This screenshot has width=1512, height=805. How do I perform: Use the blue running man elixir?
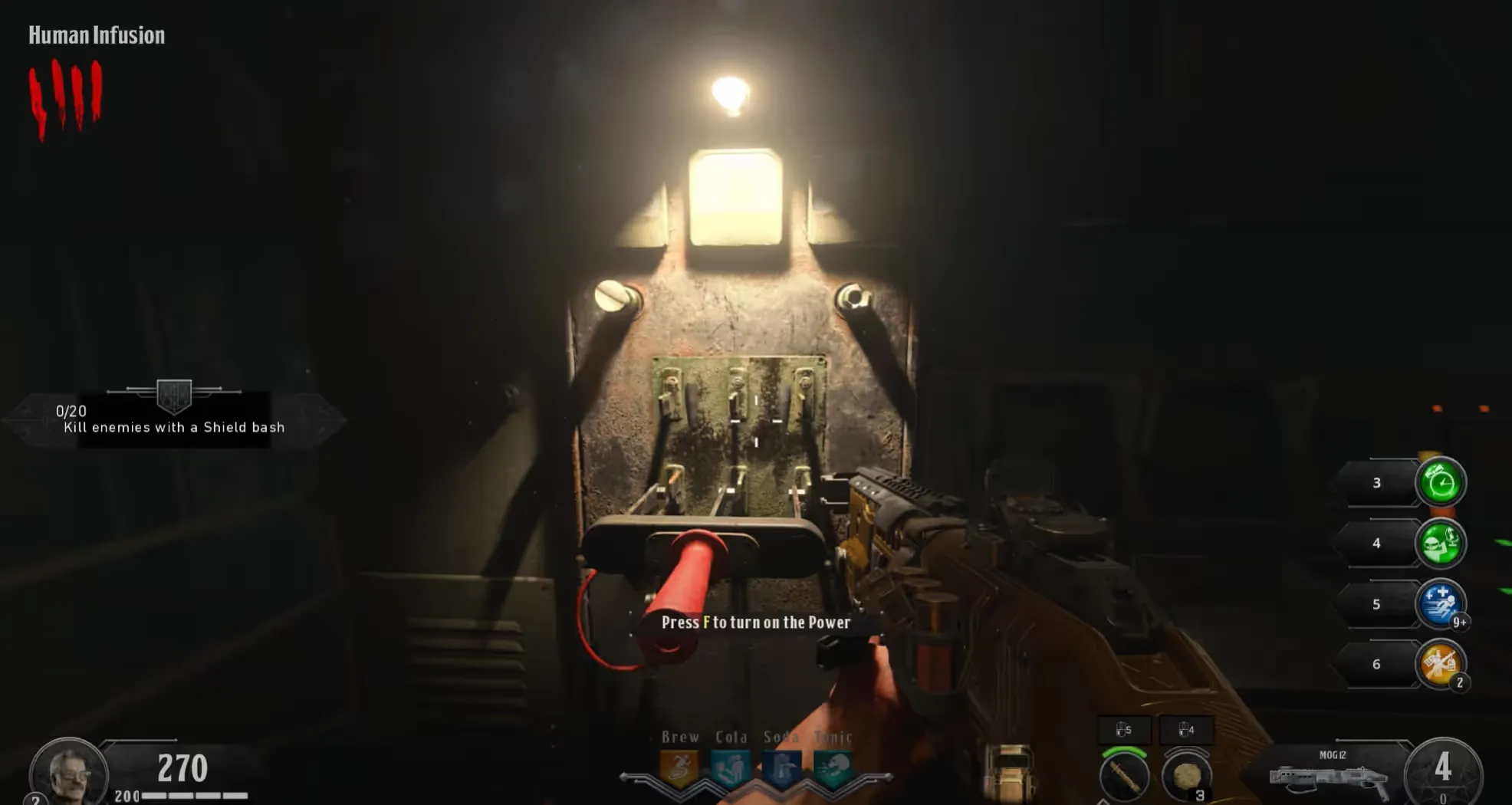pyautogui.click(x=1440, y=603)
